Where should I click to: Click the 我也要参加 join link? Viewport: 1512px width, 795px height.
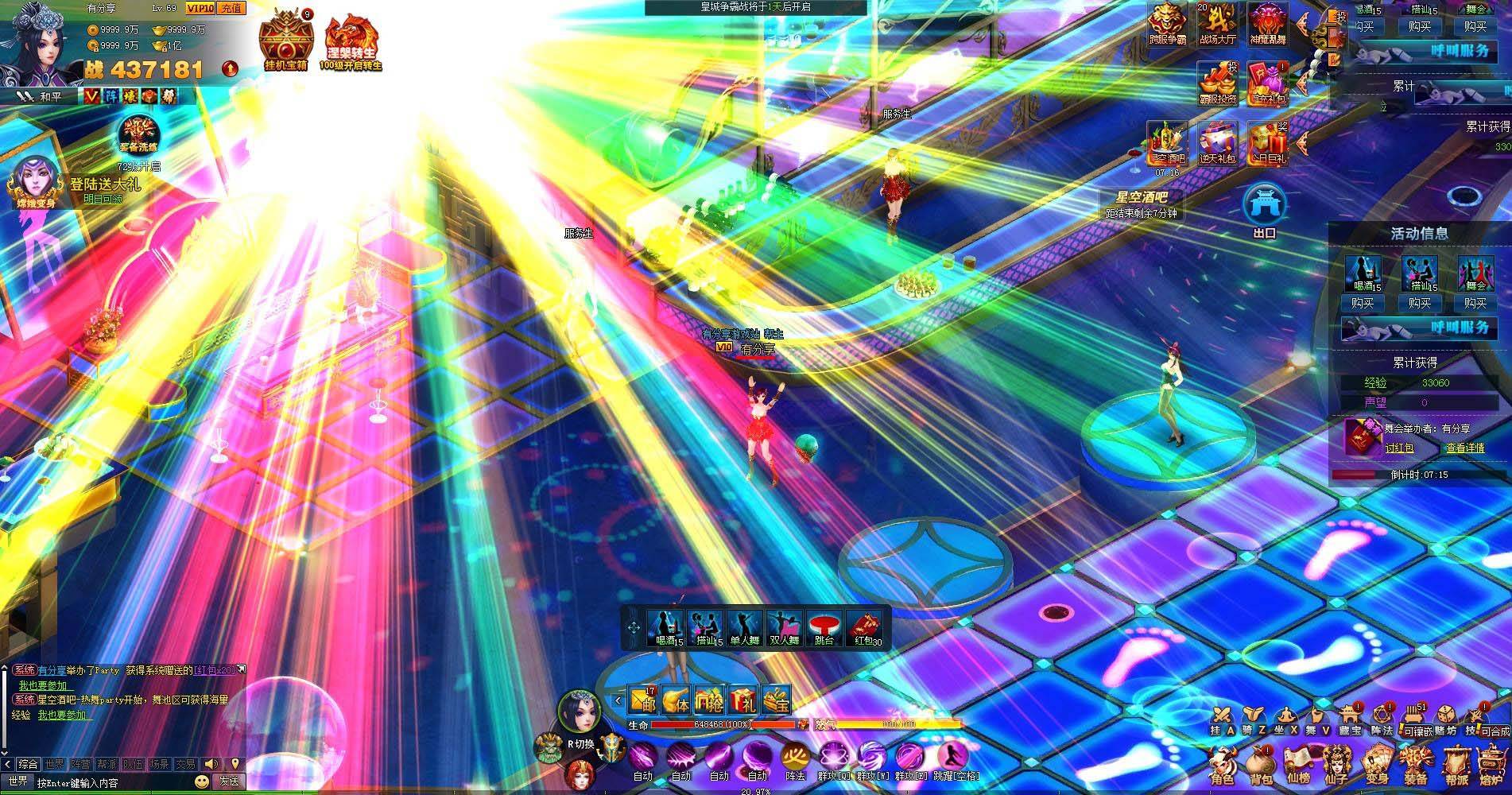(x=43, y=685)
